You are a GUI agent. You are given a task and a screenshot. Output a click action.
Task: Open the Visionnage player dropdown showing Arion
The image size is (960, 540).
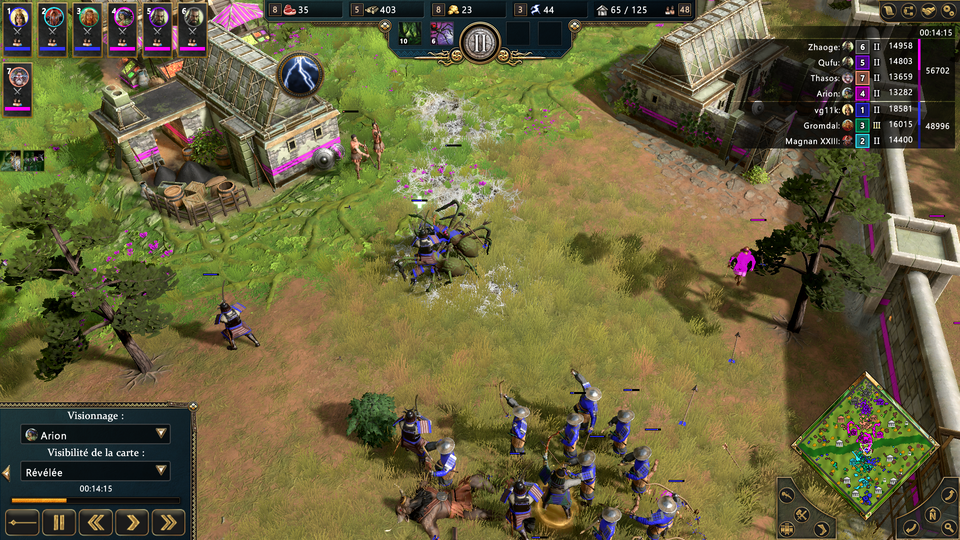96,435
